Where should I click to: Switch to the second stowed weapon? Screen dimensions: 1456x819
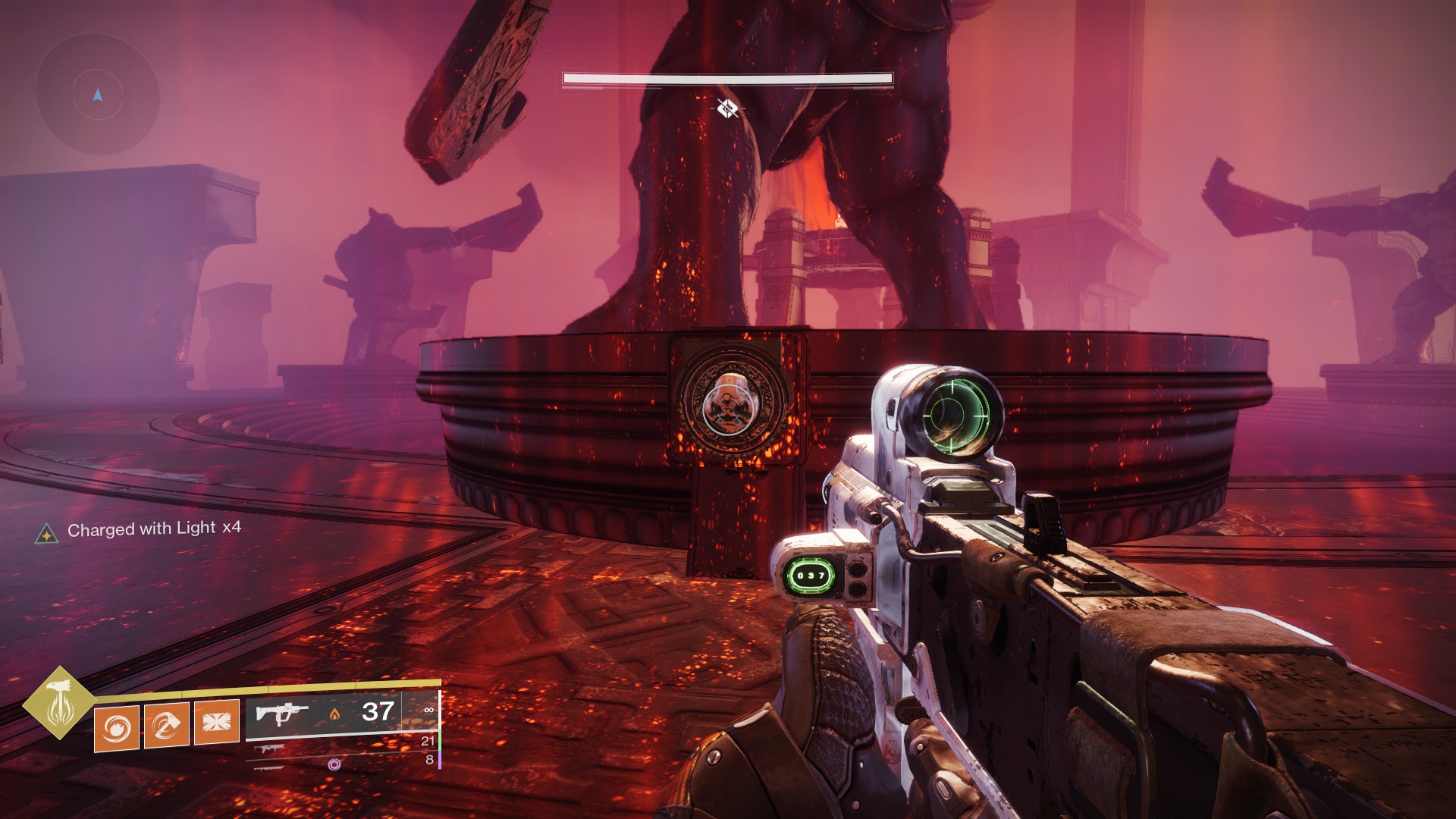point(265,749)
